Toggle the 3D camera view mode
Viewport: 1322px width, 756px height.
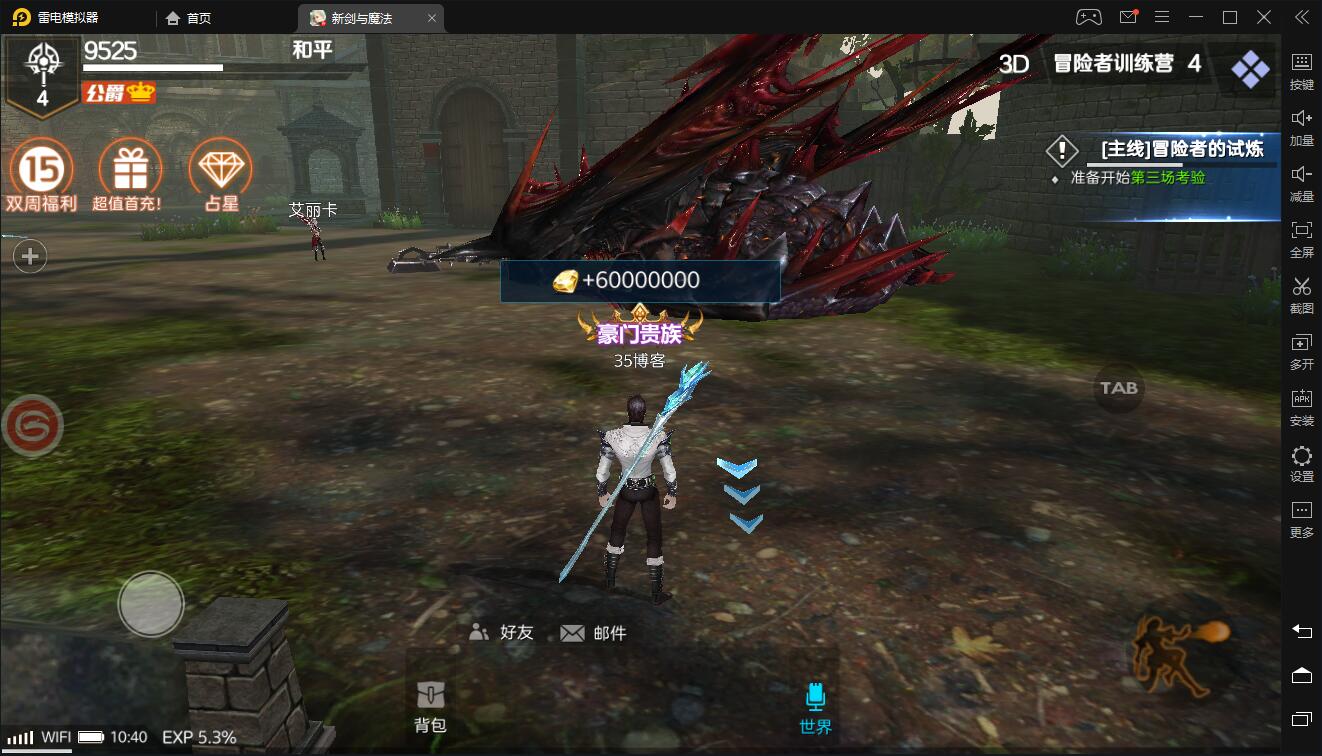tap(1014, 64)
